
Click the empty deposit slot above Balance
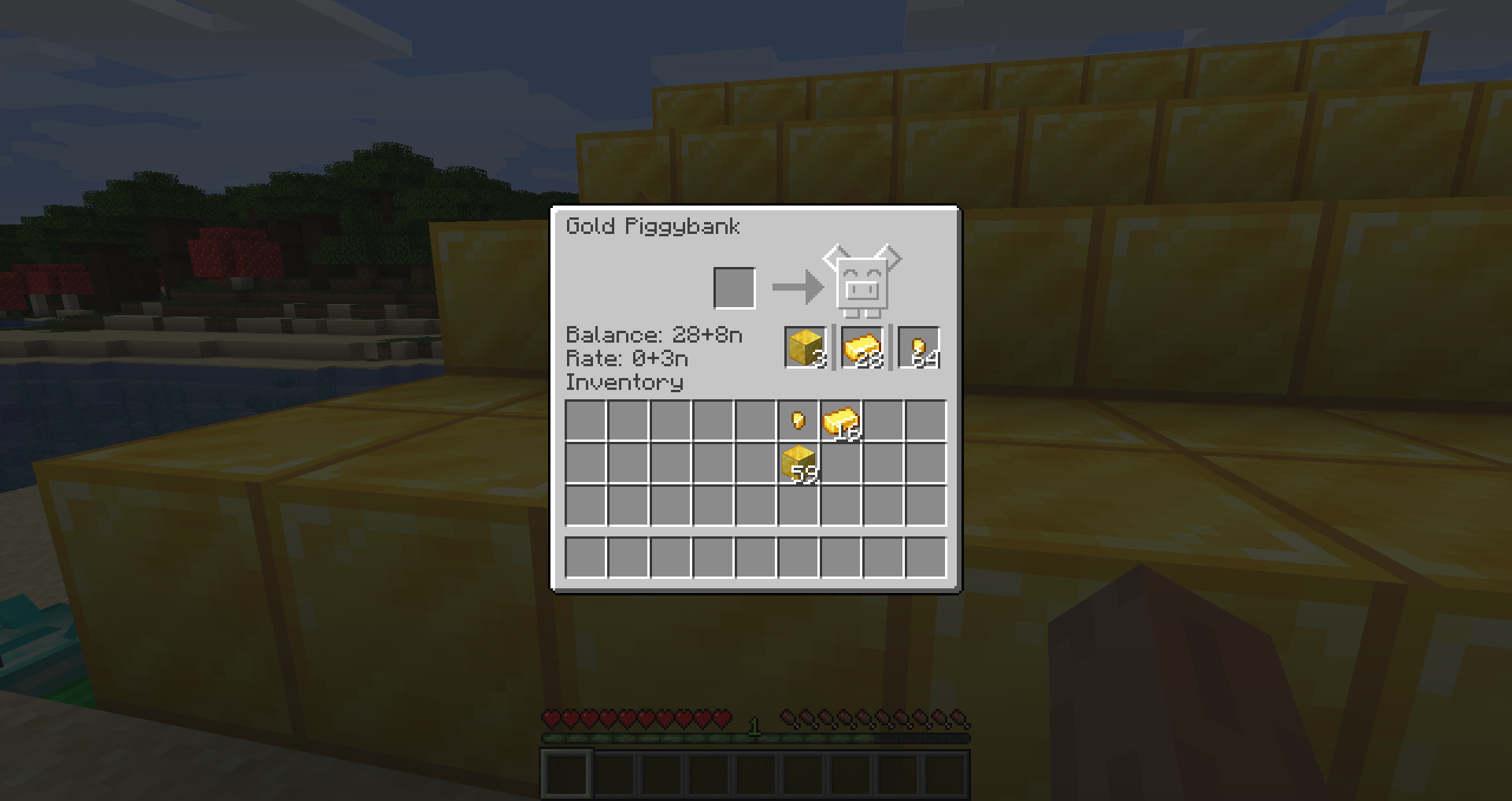[735, 286]
